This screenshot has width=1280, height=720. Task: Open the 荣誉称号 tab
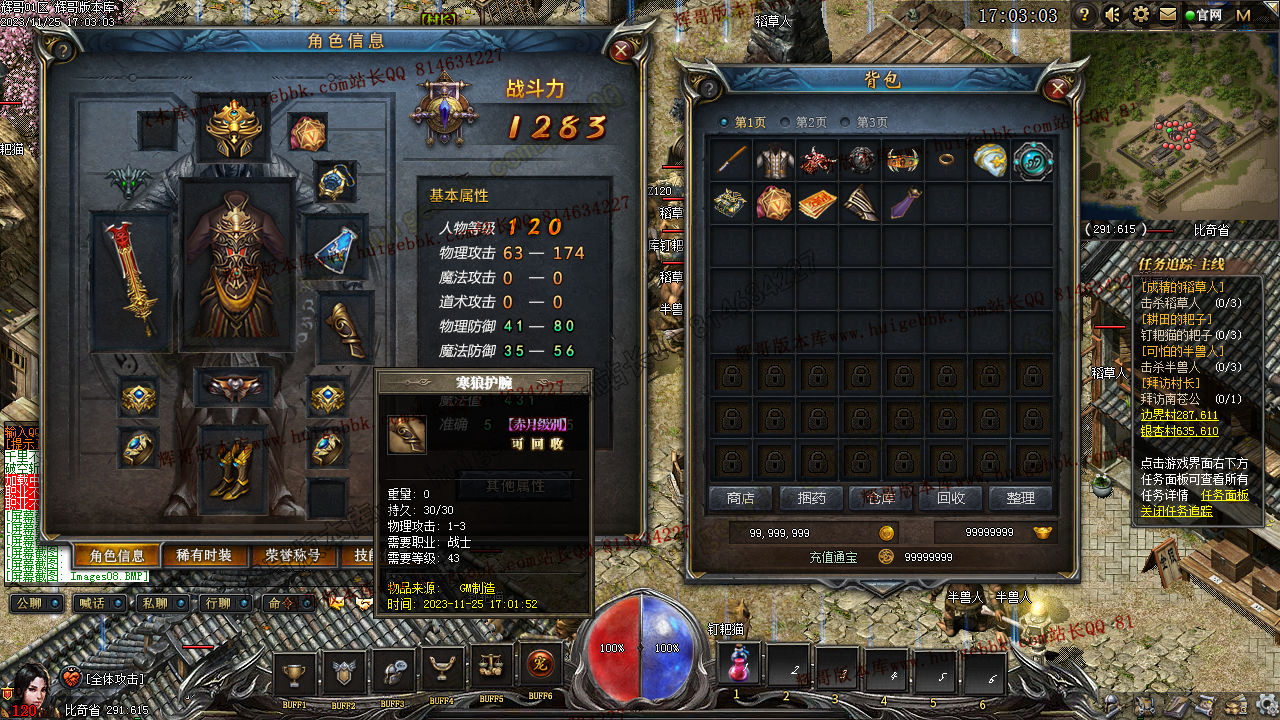coord(293,556)
